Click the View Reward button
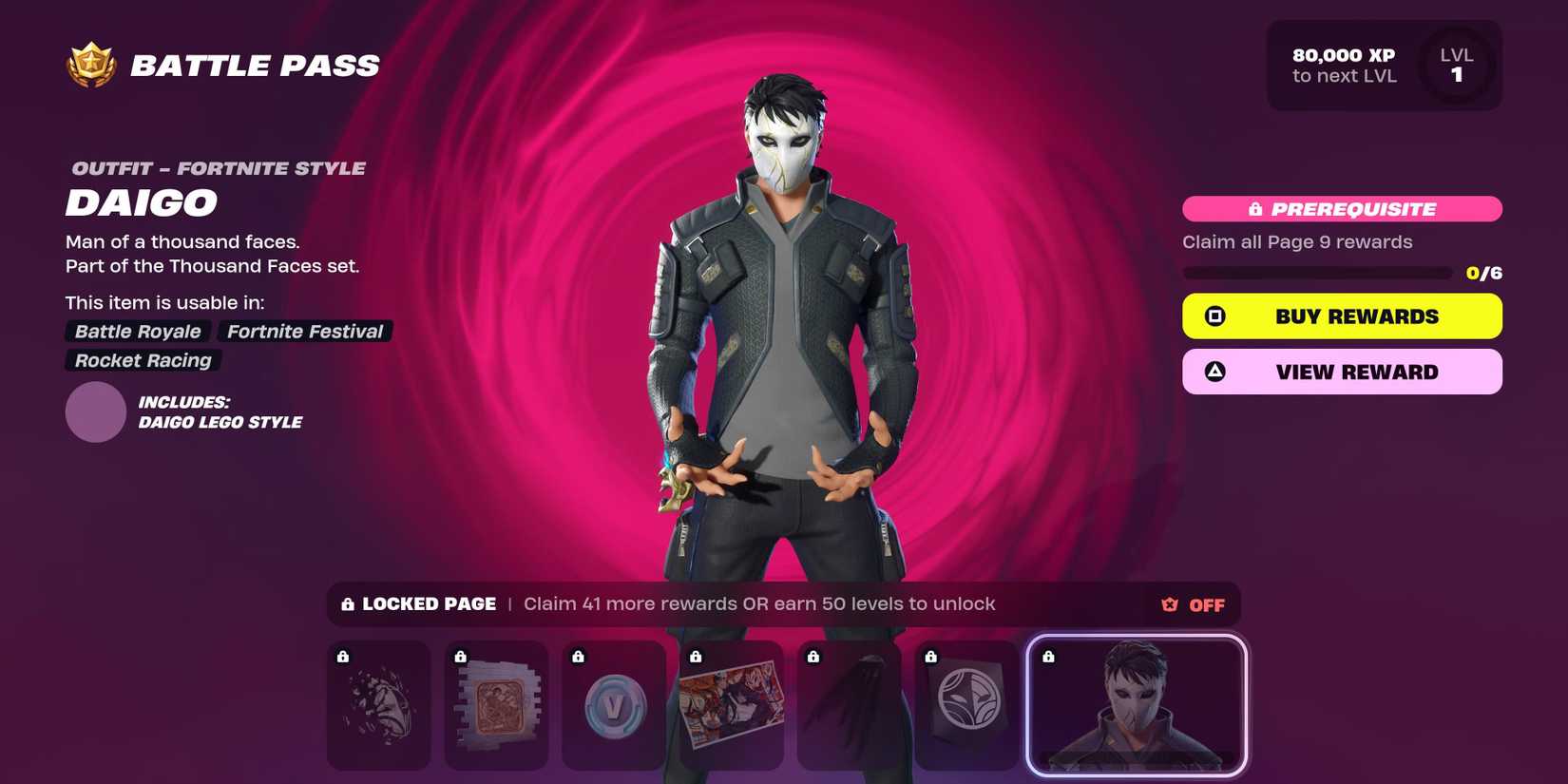The height and width of the screenshot is (784, 1568). click(x=1341, y=371)
